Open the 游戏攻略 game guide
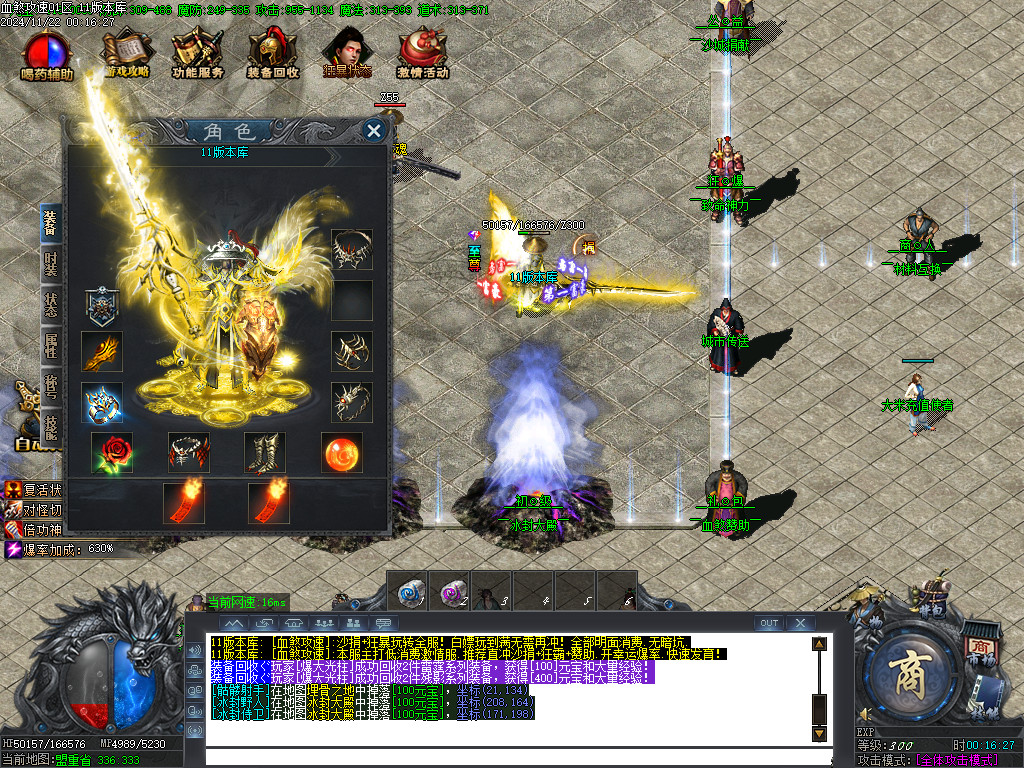The height and width of the screenshot is (768, 1024). (127, 54)
